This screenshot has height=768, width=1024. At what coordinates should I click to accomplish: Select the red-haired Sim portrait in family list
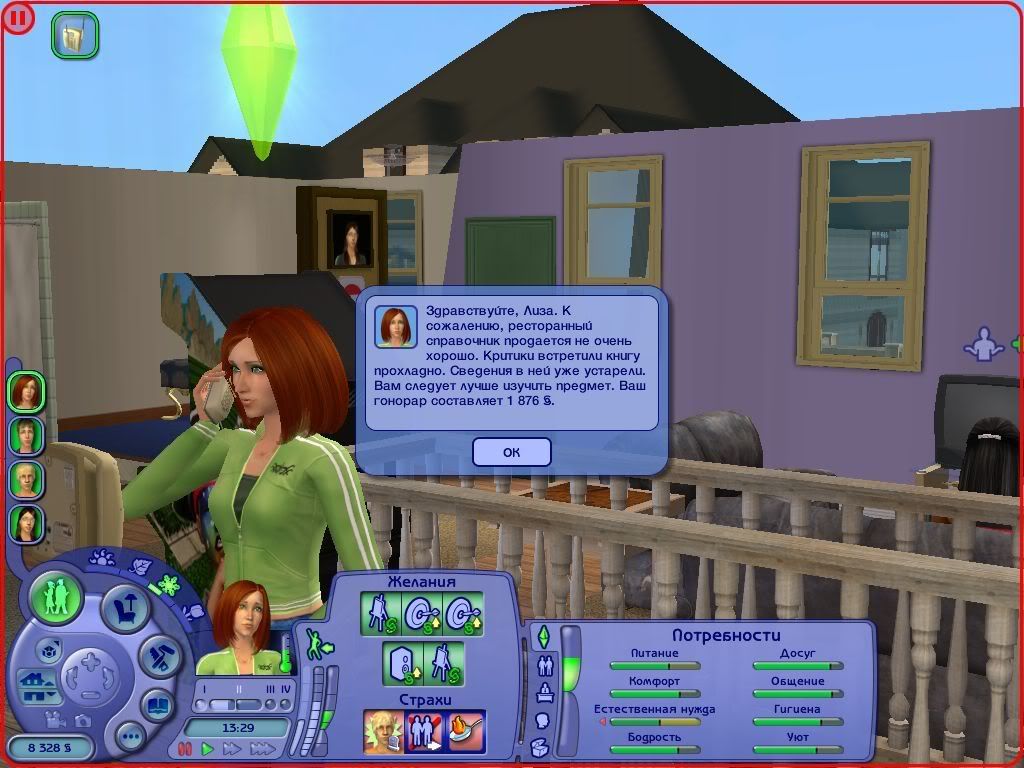[x=27, y=391]
